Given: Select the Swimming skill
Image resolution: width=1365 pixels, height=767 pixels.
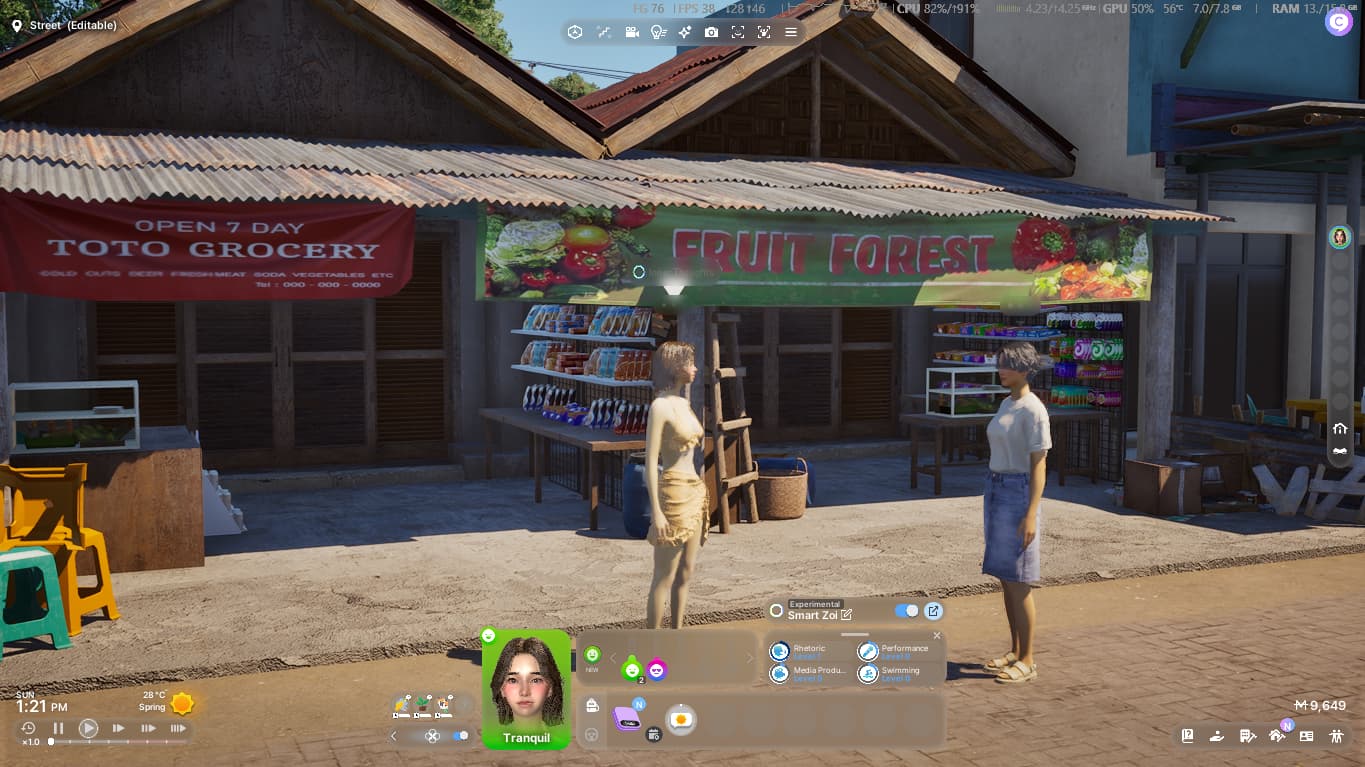Looking at the screenshot, I should pos(868,674).
